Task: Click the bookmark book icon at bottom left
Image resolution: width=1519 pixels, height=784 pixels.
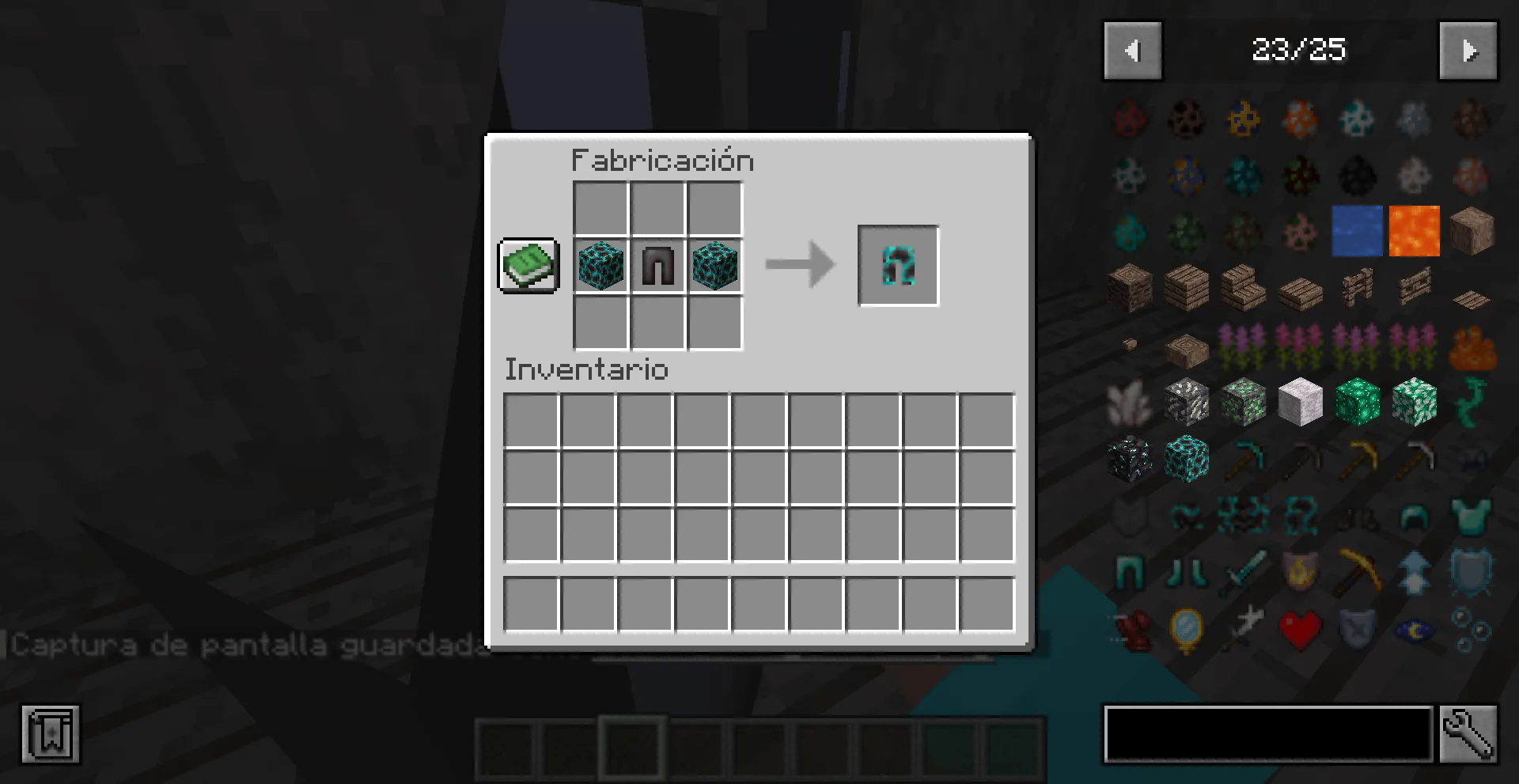Action: point(51,734)
